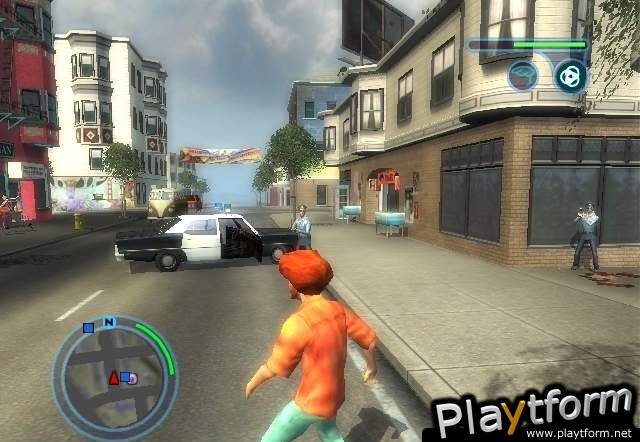Click the red player arrow on the minimap
Screen dimensions: 640x442
click(x=113, y=377)
